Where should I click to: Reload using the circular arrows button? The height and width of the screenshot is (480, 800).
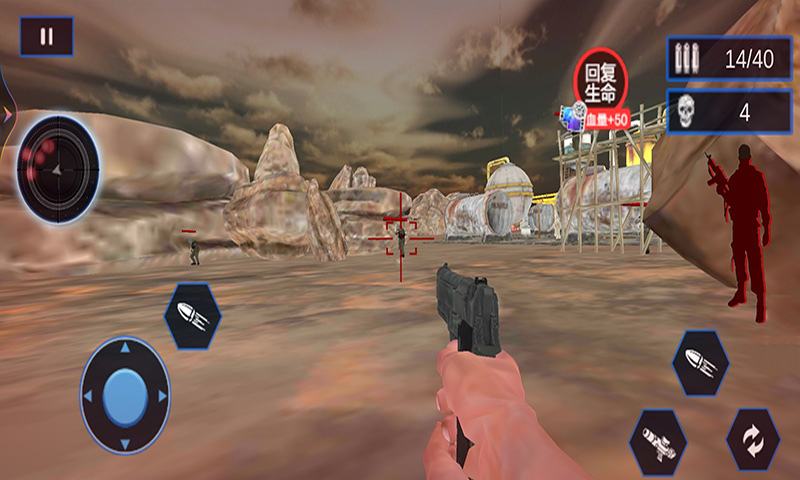752,440
